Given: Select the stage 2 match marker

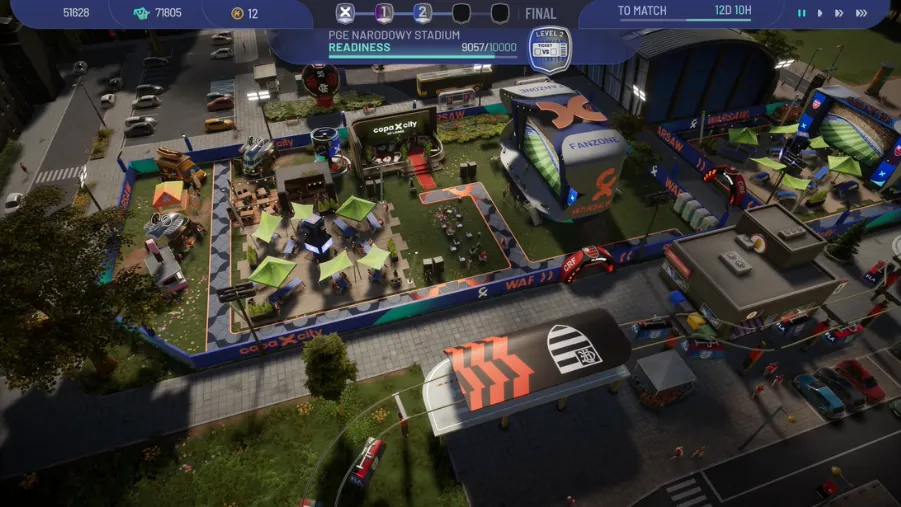Looking at the screenshot, I should (x=423, y=13).
